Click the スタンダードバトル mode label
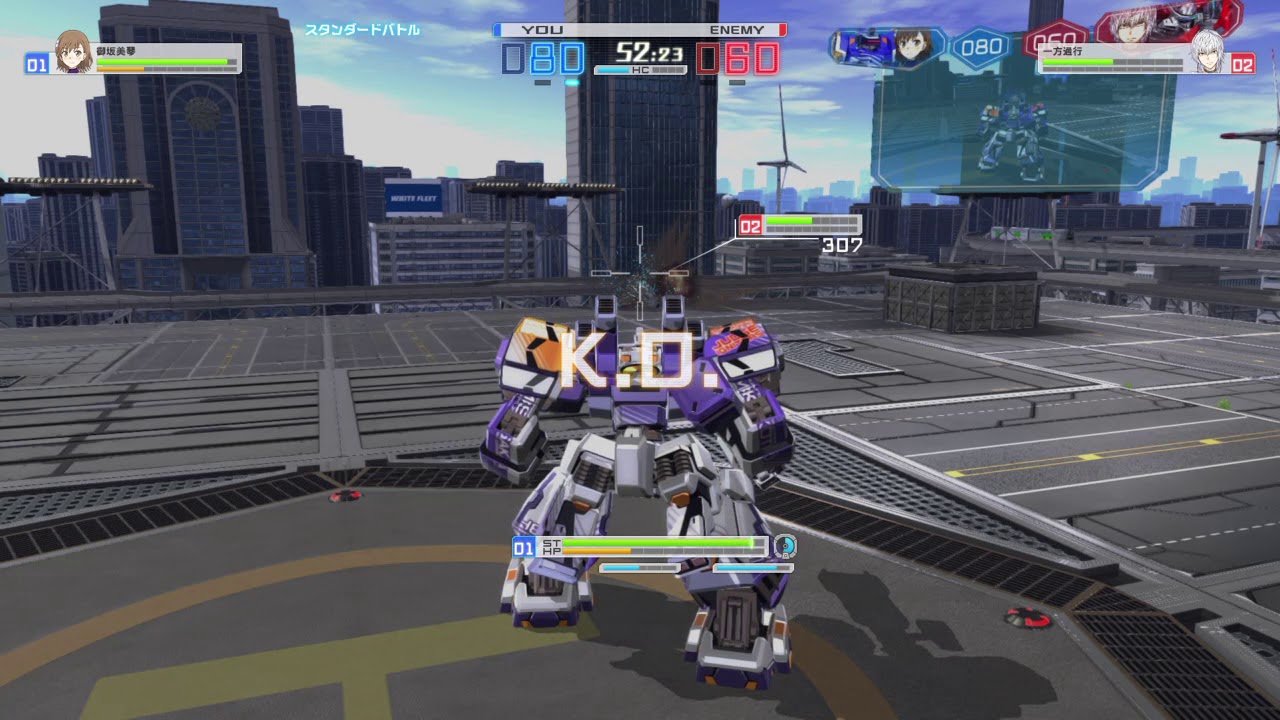The image size is (1280, 720). coord(365,31)
